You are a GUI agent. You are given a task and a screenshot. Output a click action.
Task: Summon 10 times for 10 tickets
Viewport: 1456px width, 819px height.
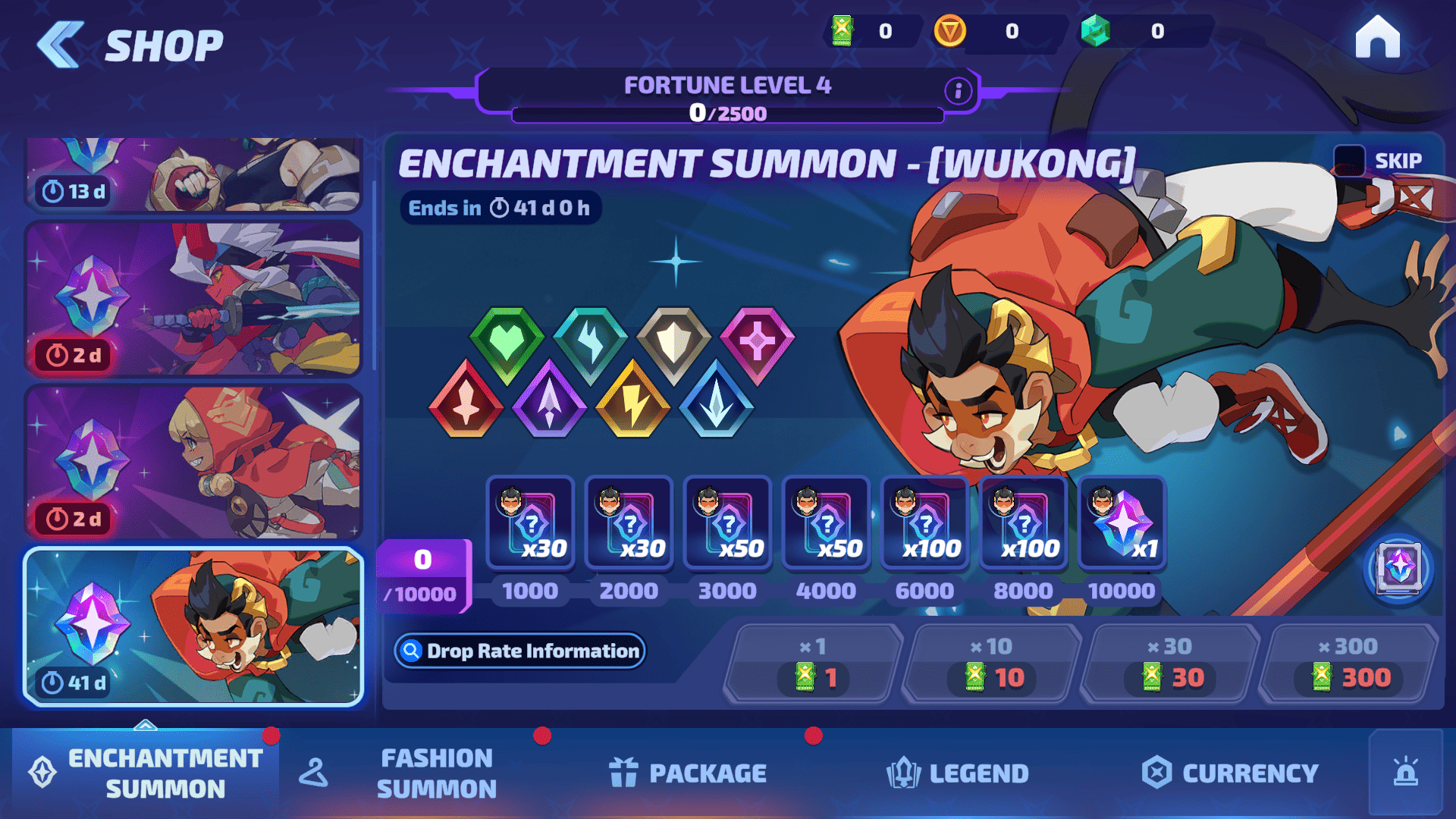(x=992, y=664)
